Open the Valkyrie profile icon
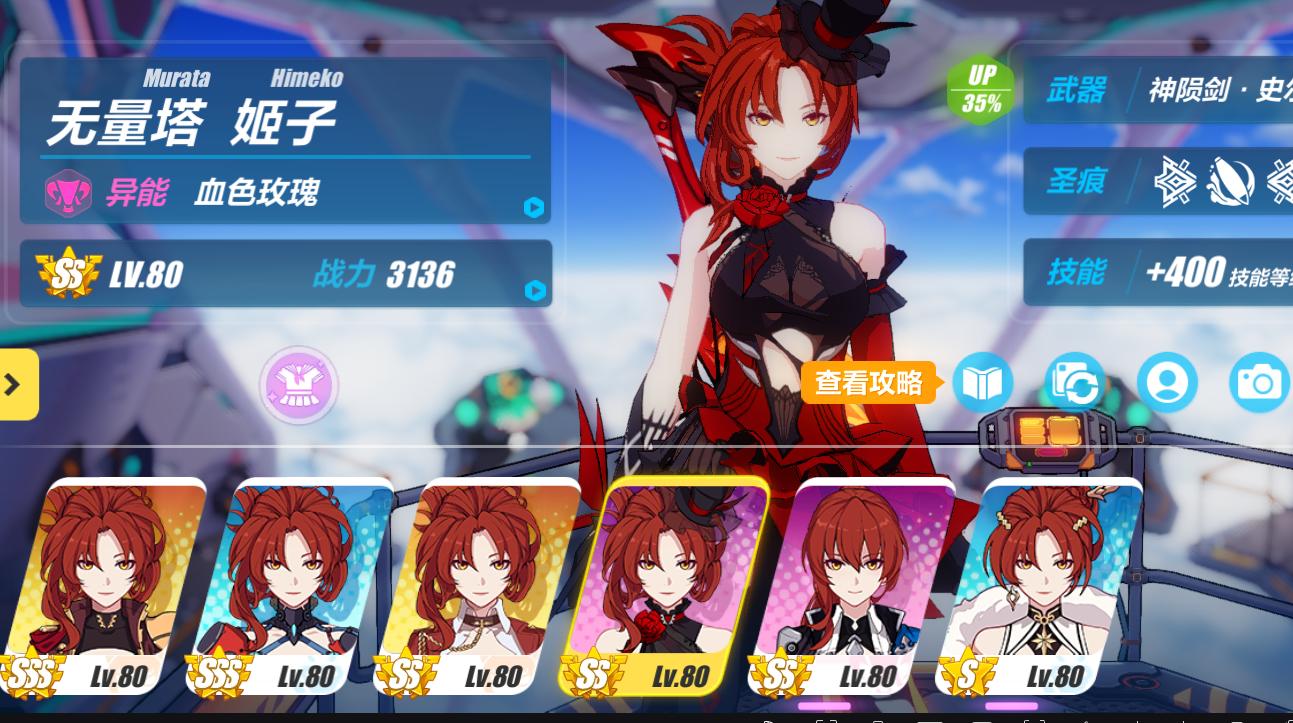1293x723 pixels. coord(1168,383)
